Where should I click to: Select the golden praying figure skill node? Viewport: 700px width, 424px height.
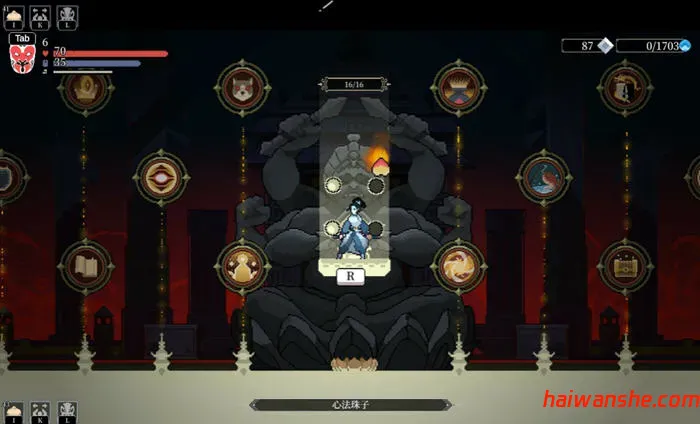(x=243, y=266)
